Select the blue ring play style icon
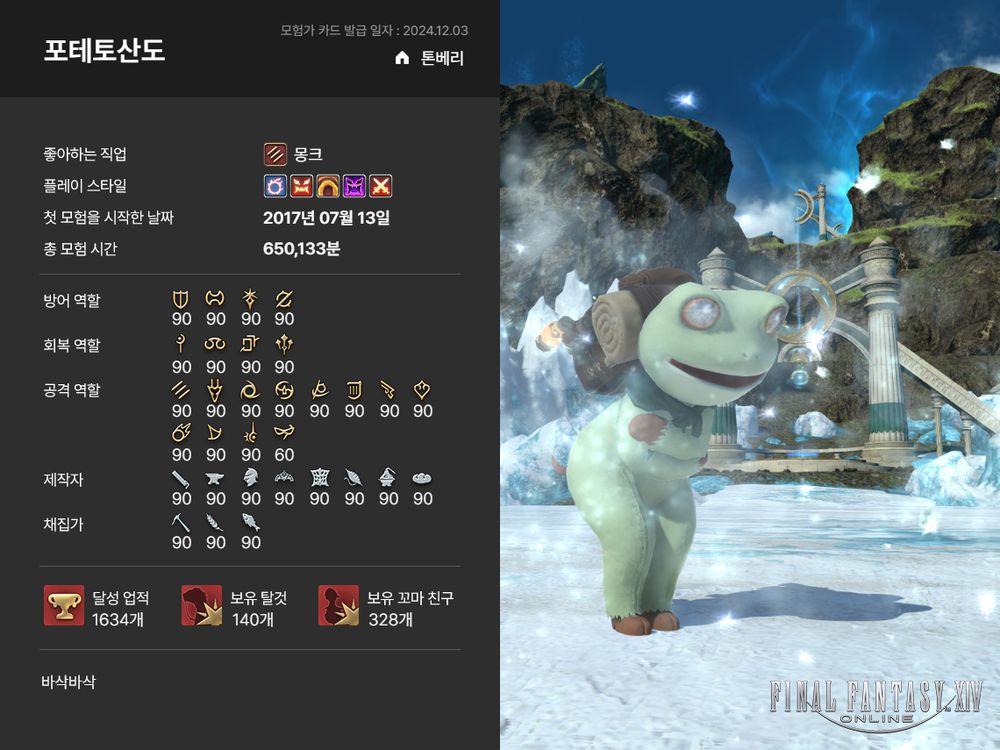Image resolution: width=1000 pixels, height=750 pixels. pos(275,186)
